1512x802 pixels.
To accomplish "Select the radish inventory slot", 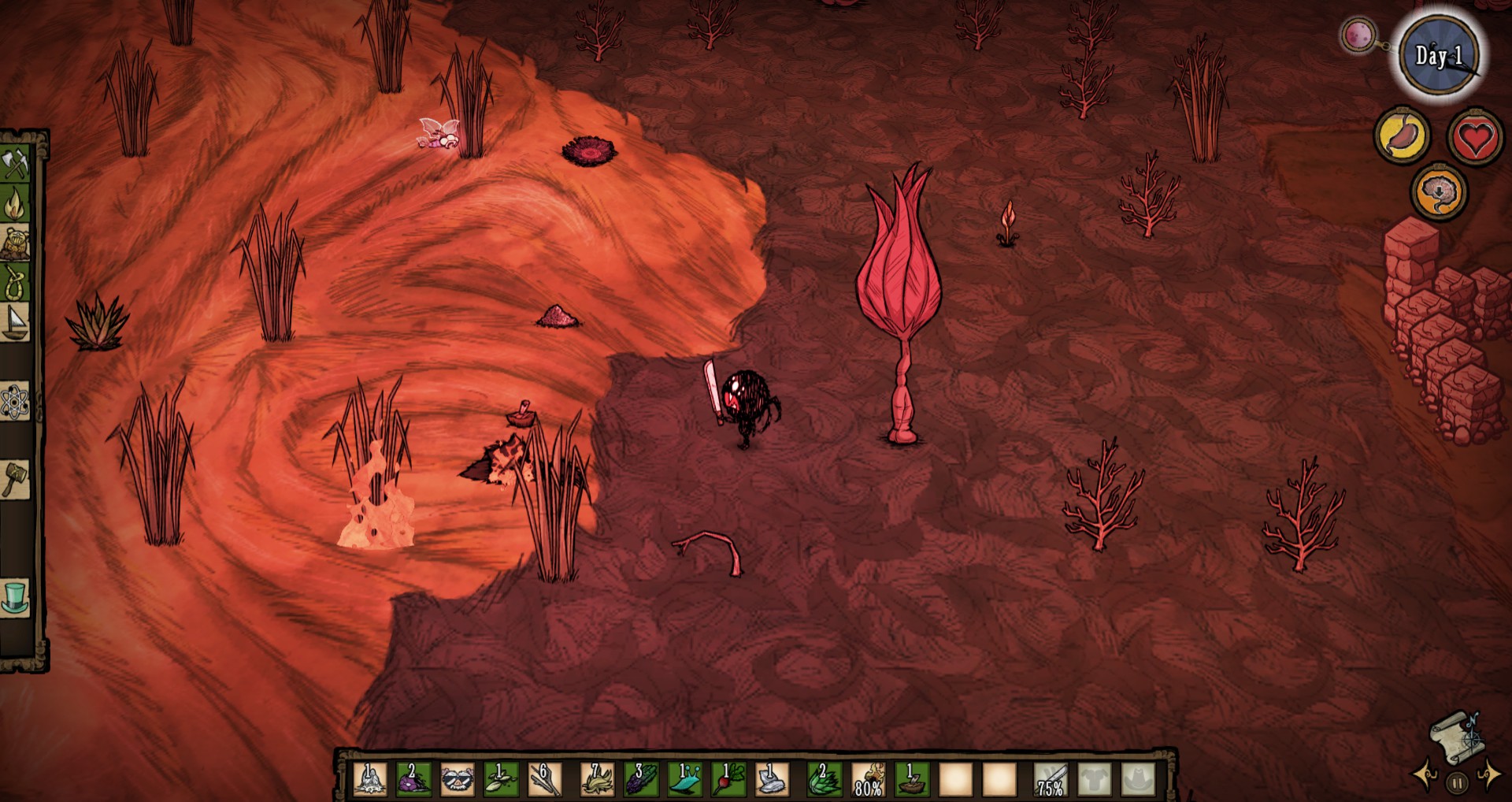I will pyautogui.click(x=728, y=779).
